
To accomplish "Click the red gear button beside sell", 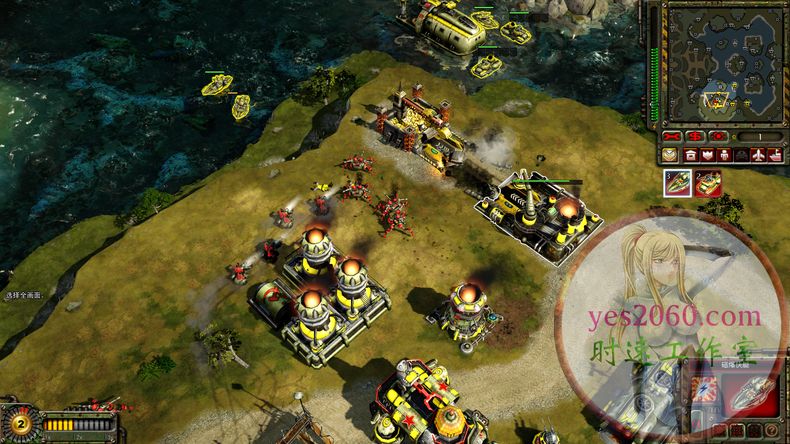I will (718, 136).
